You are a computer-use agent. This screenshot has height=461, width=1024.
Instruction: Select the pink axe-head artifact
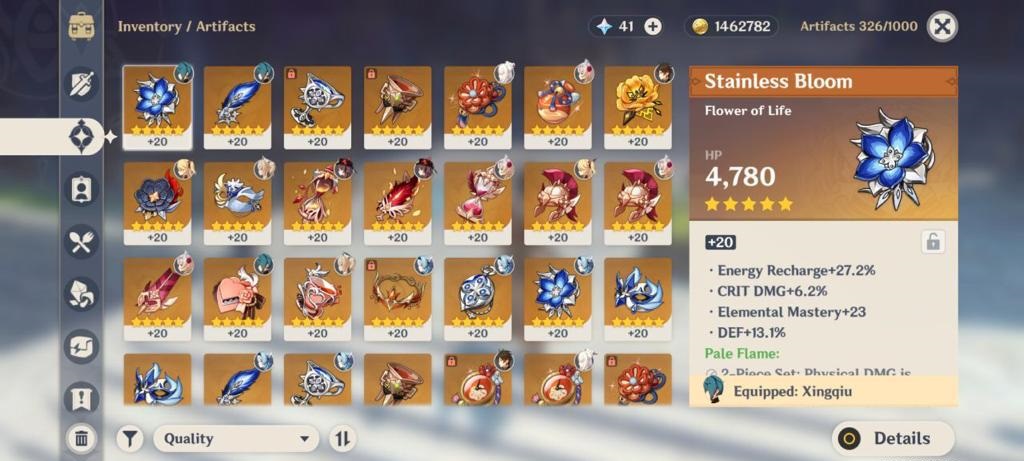[x=157, y=295]
